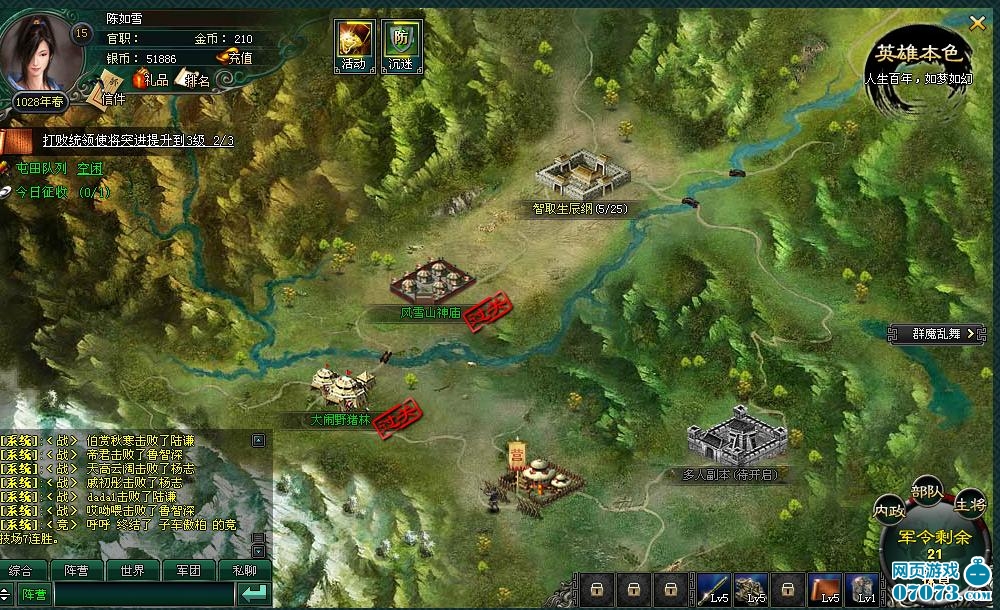Screen dimensions: 1000x610
Task: Switch to the 私聊 private chat tab
Action: (244, 571)
